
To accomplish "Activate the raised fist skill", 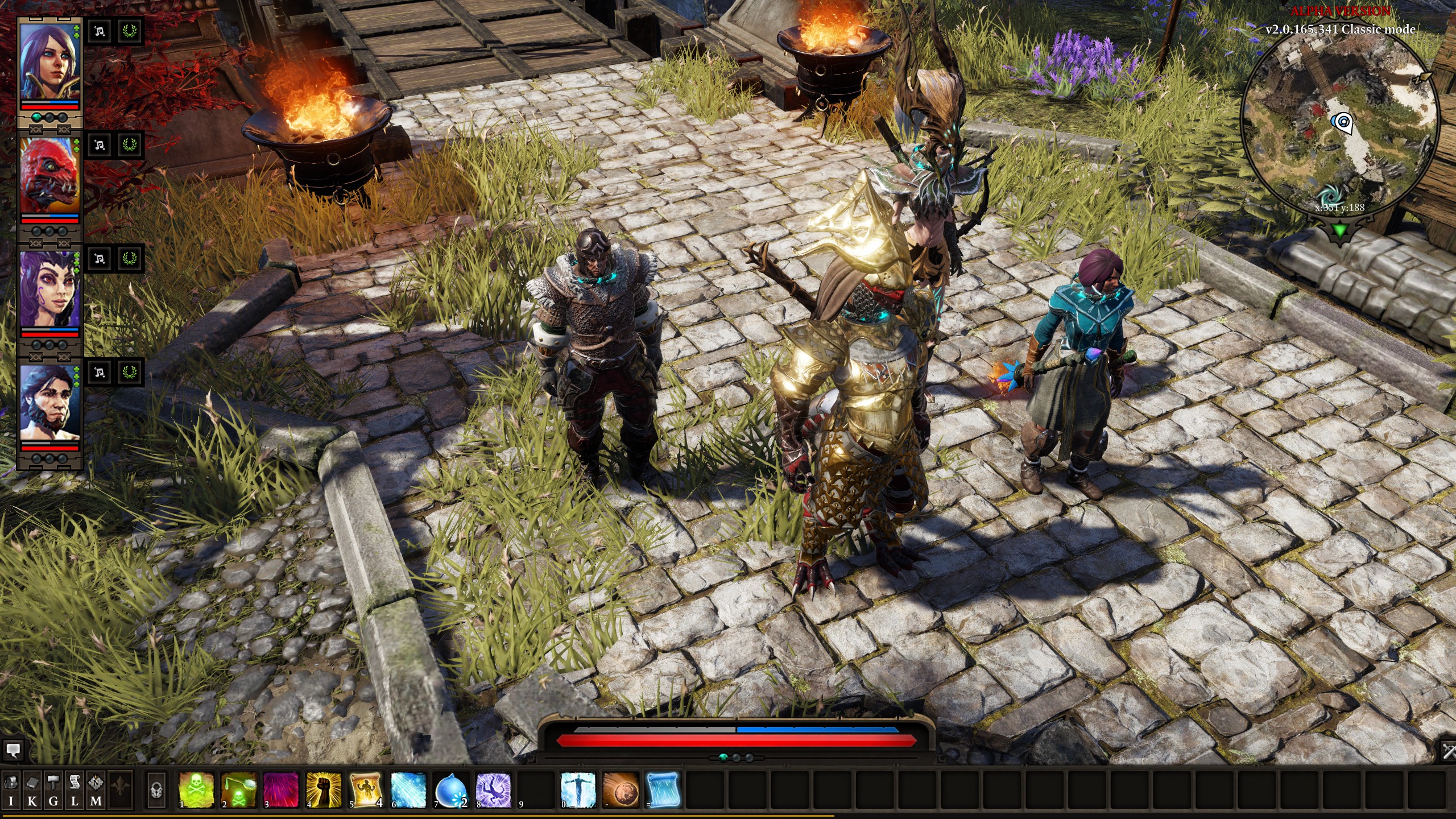I will click(x=324, y=790).
